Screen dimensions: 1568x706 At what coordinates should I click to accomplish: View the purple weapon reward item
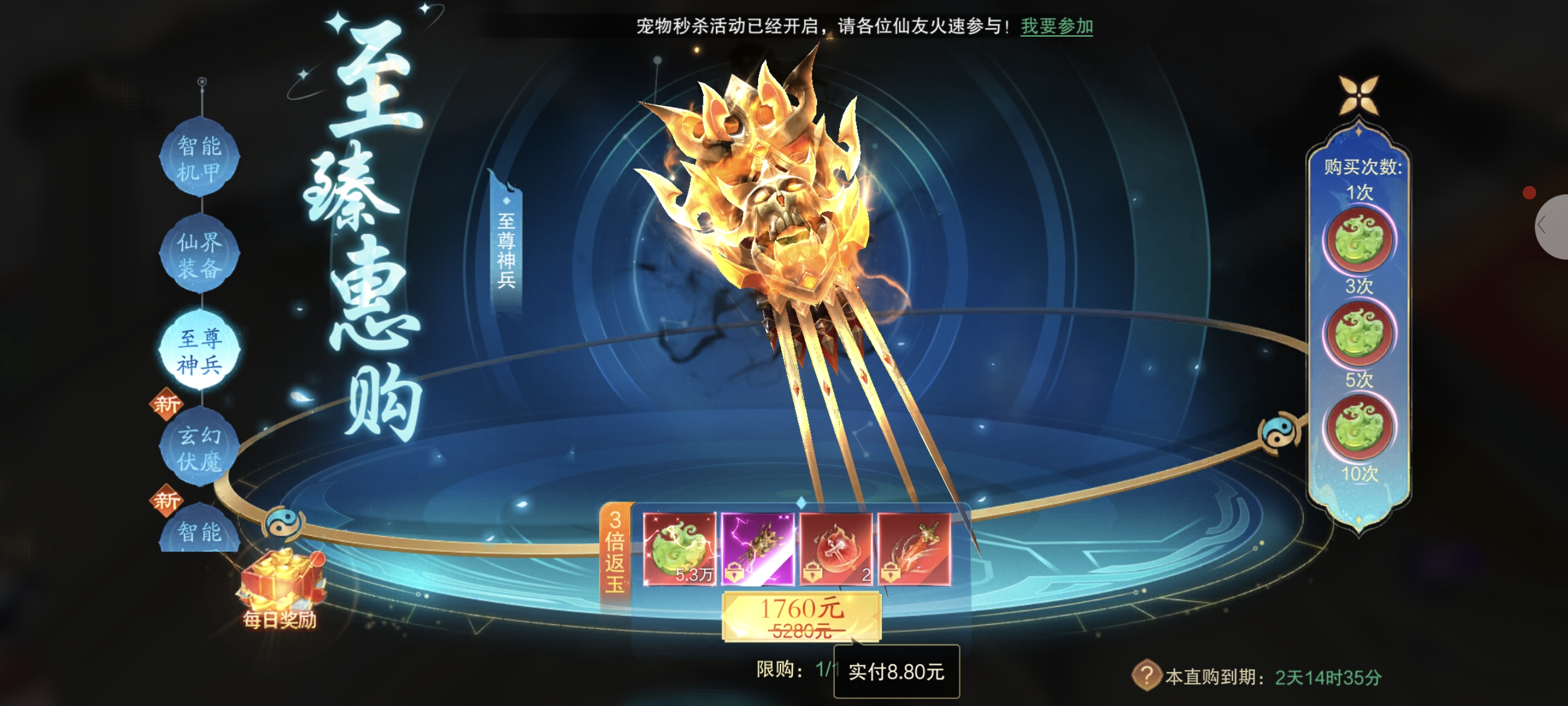757,549
